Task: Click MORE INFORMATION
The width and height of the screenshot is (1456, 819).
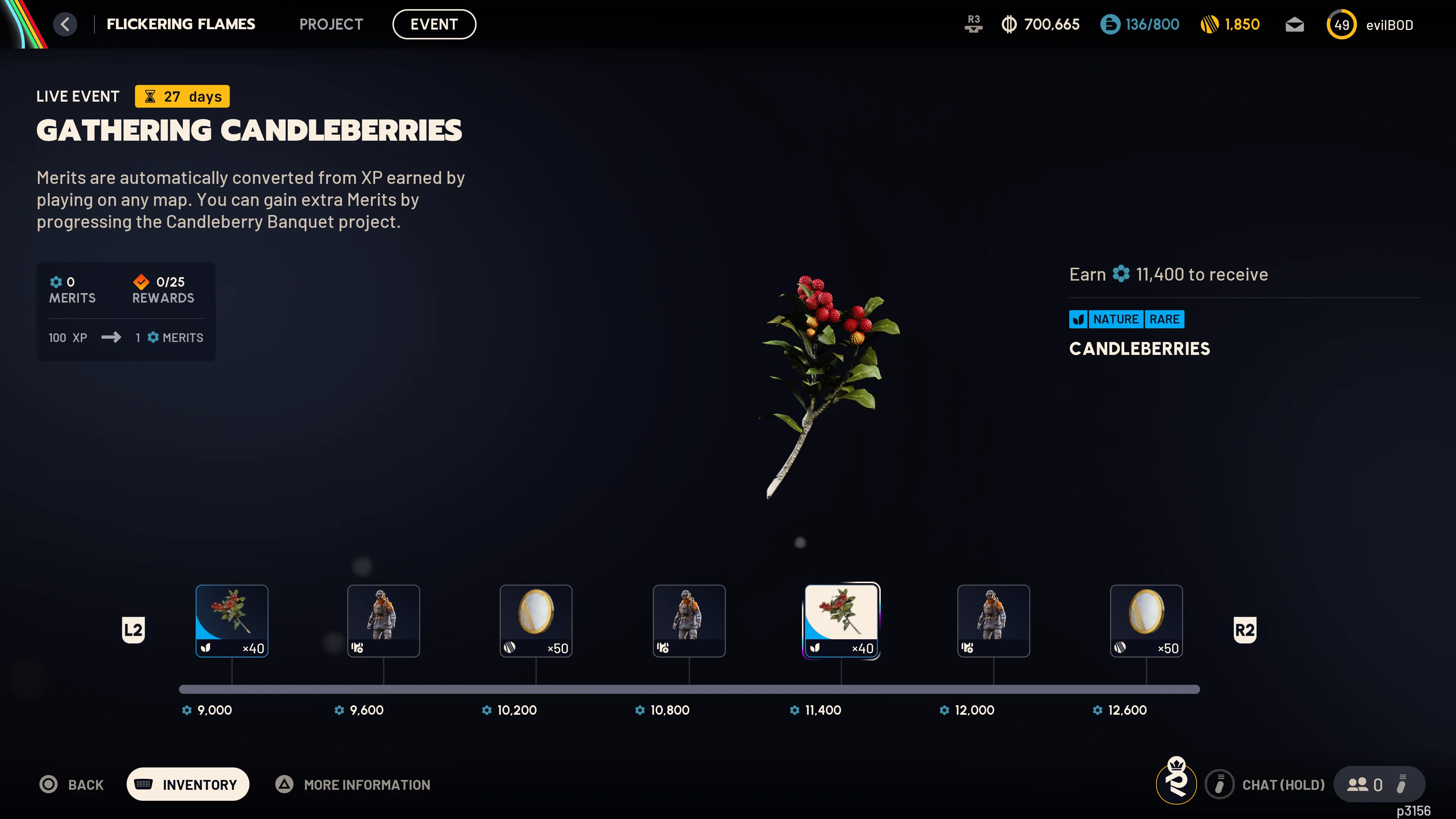Action: (366, 784)
